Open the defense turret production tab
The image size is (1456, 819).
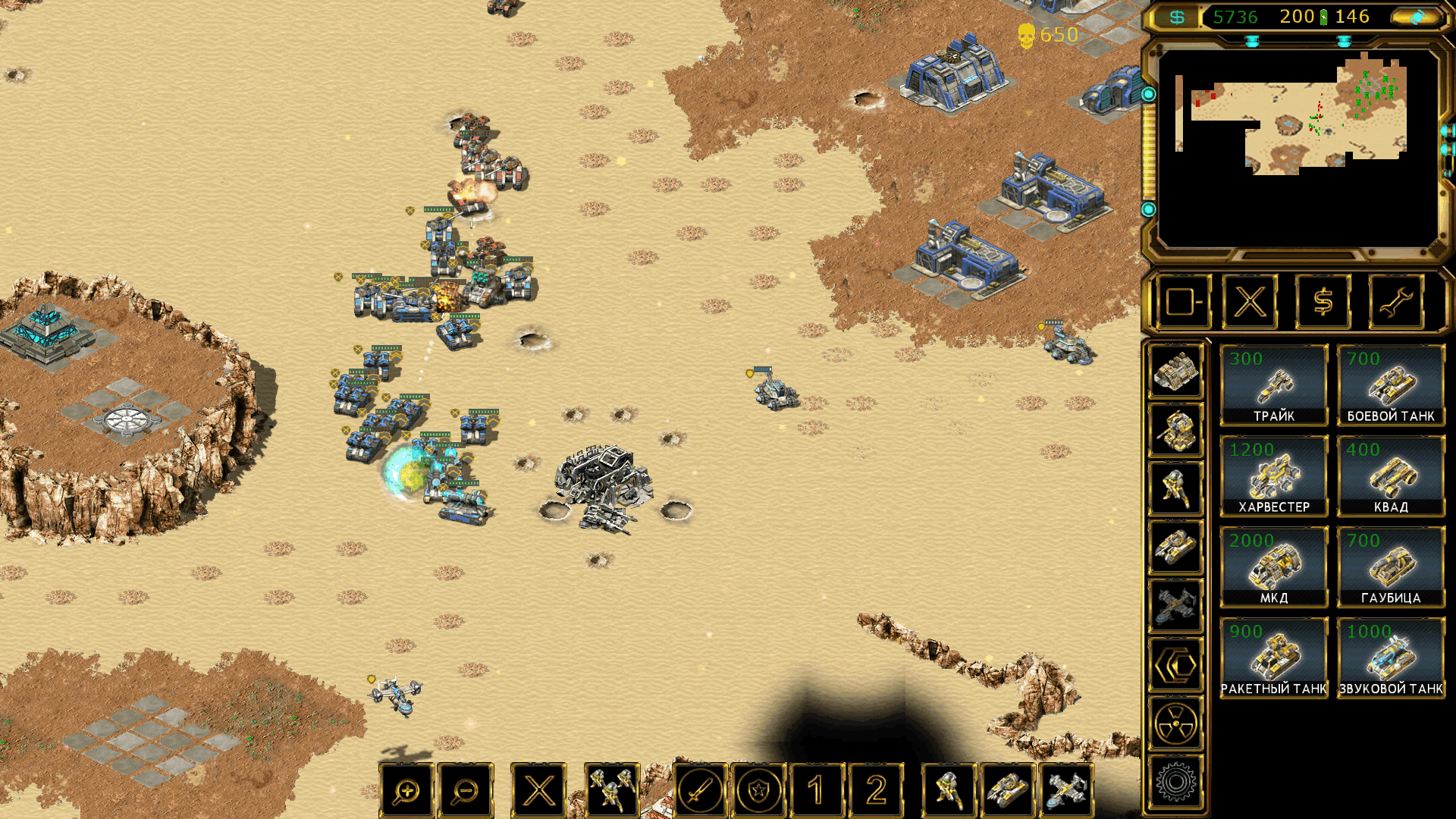(x=1175, y=430)
